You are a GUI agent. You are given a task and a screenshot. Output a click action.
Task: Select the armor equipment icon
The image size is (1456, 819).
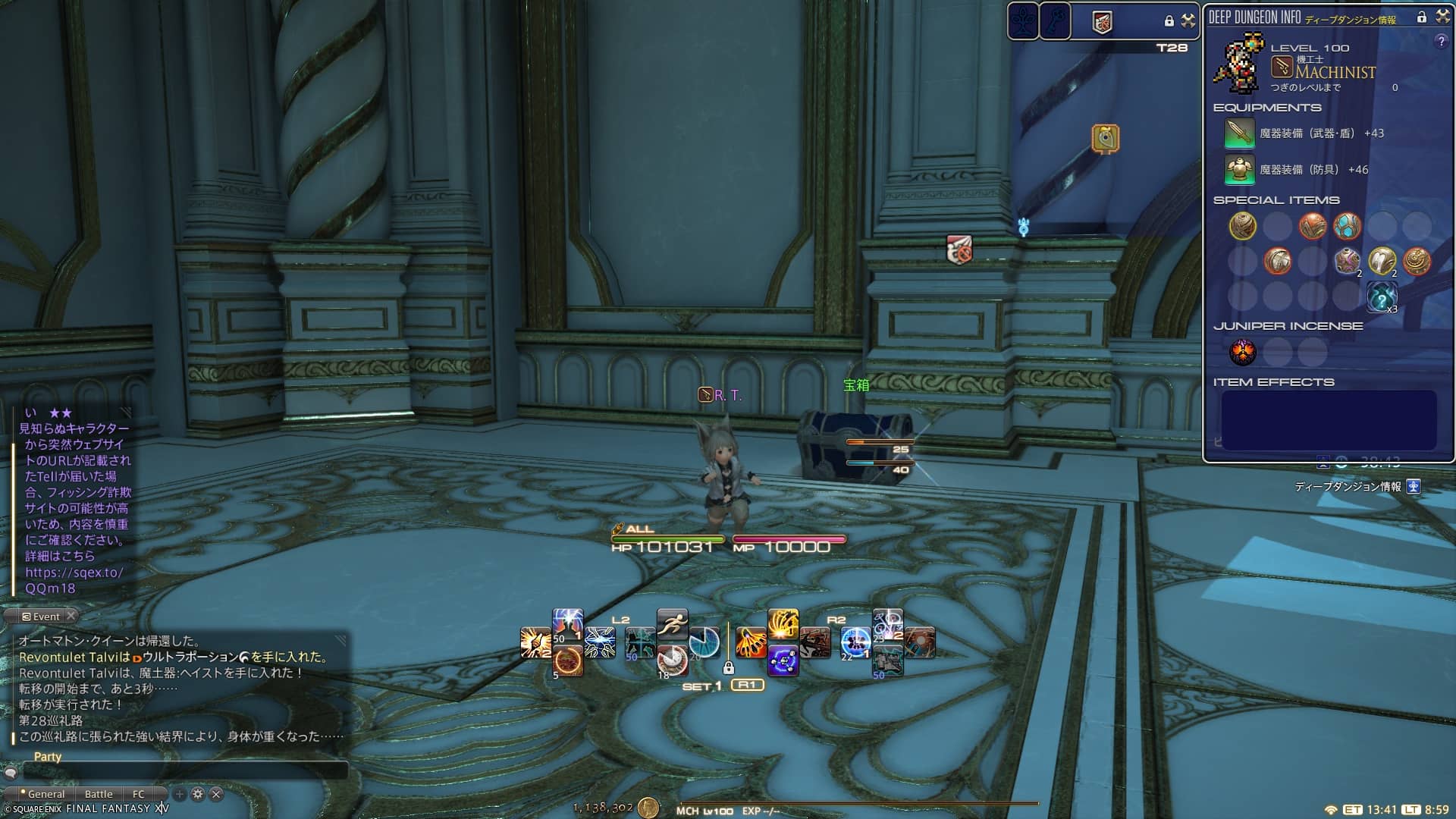tap(1239, 170)
